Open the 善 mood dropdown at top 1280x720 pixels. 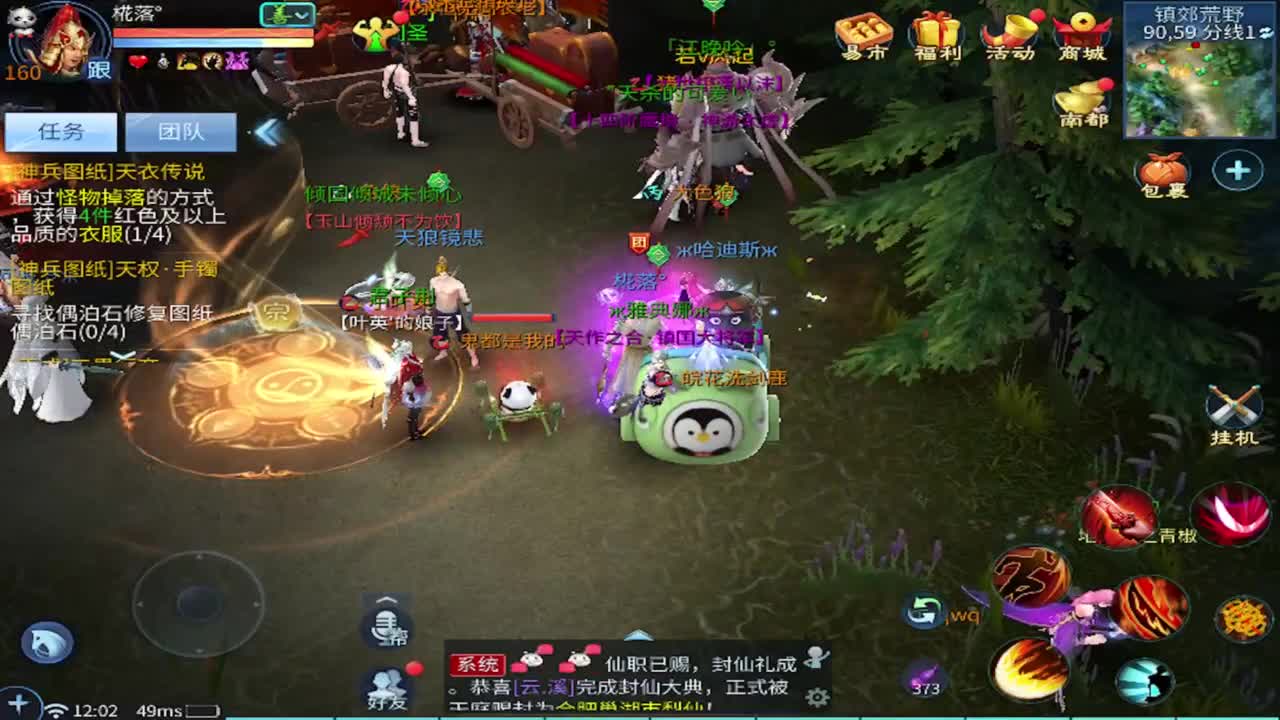tap(290, 16)
